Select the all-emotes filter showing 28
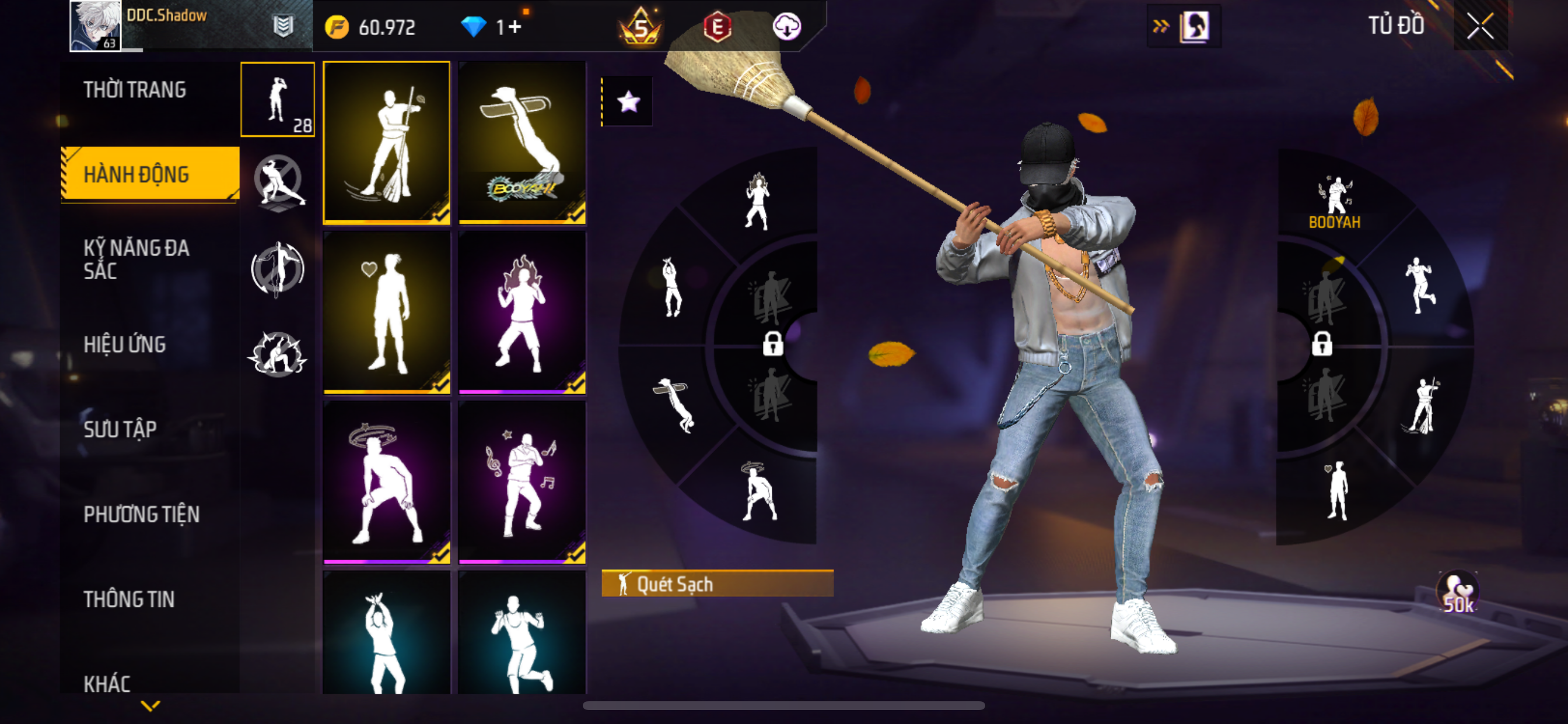 coord(278,99)
